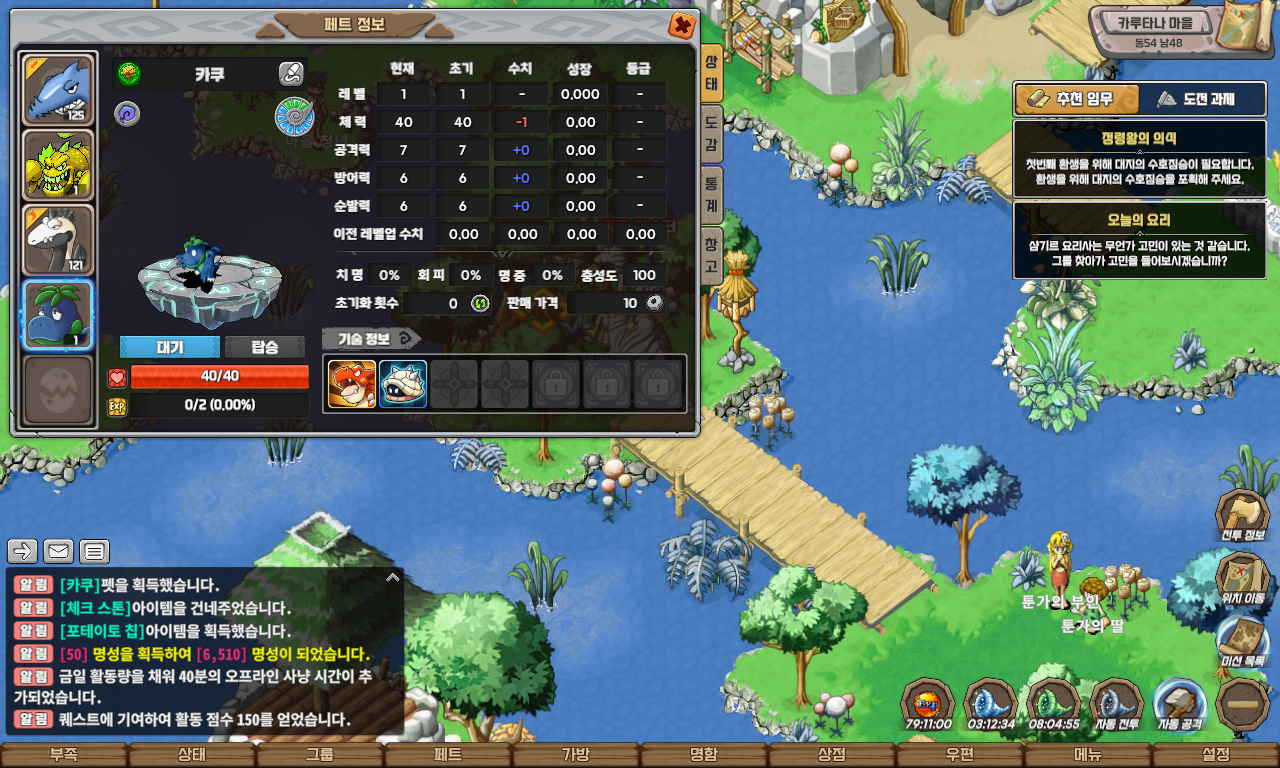Toggle 자동 공격 auto attack

1178,704
